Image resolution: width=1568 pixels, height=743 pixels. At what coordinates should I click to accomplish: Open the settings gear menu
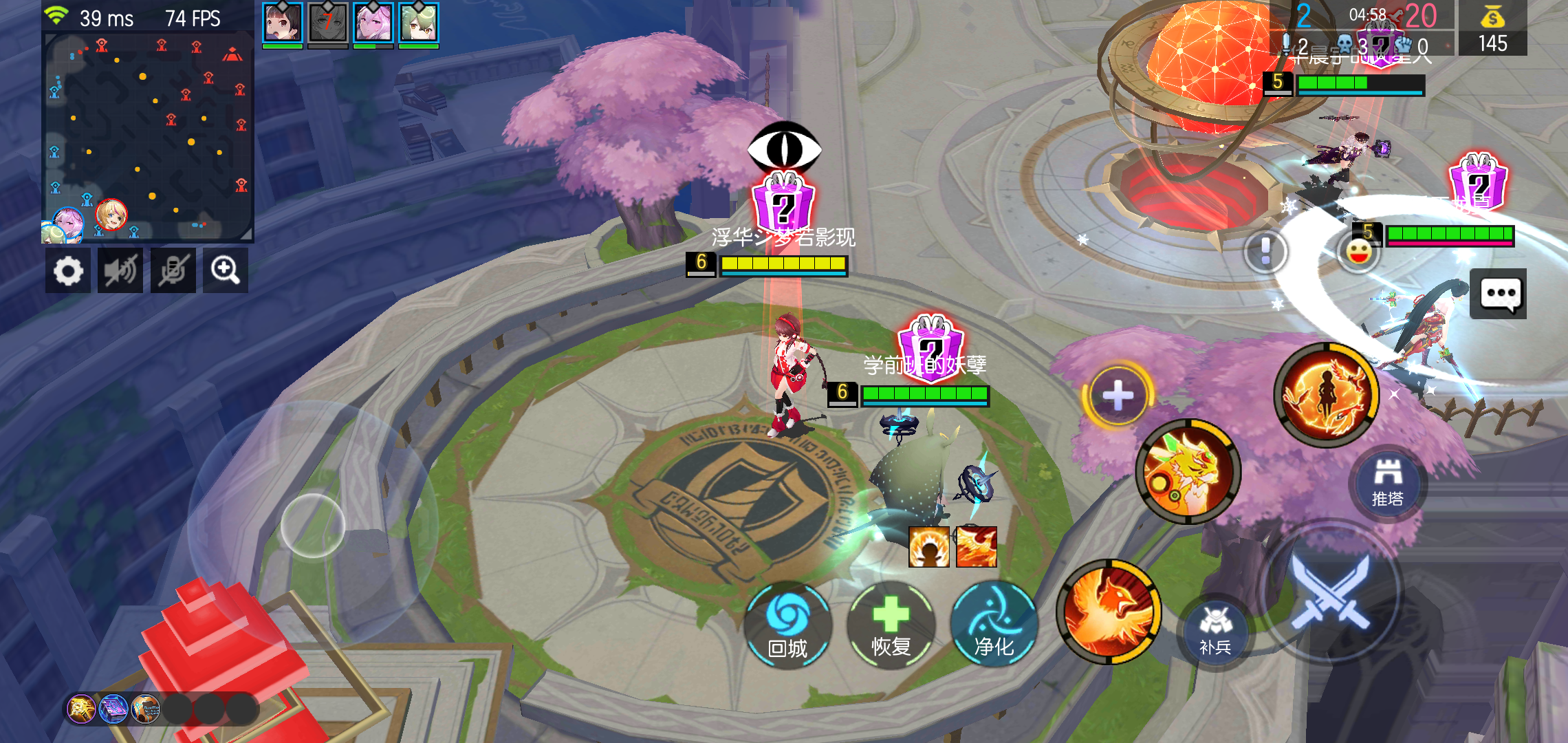(68, 270)
